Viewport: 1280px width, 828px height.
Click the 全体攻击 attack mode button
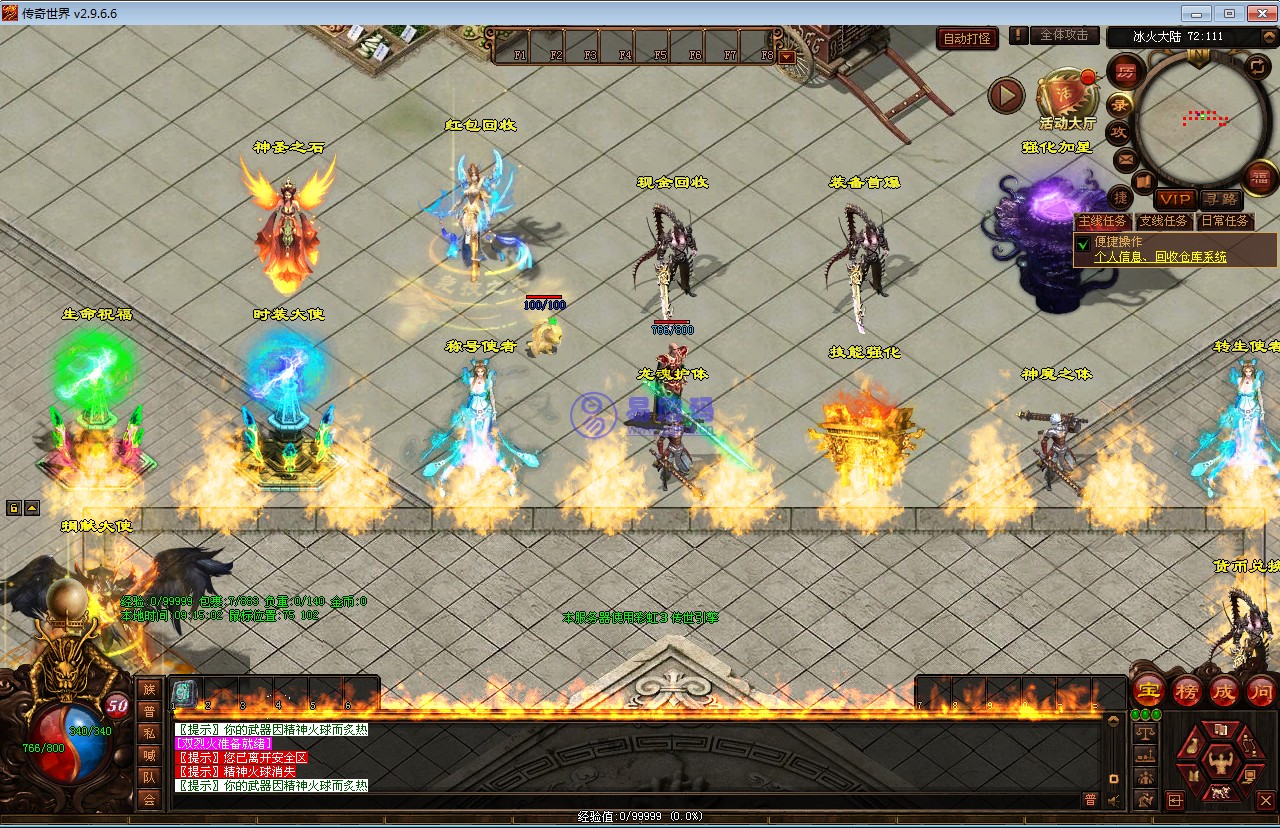point(1064,35)
